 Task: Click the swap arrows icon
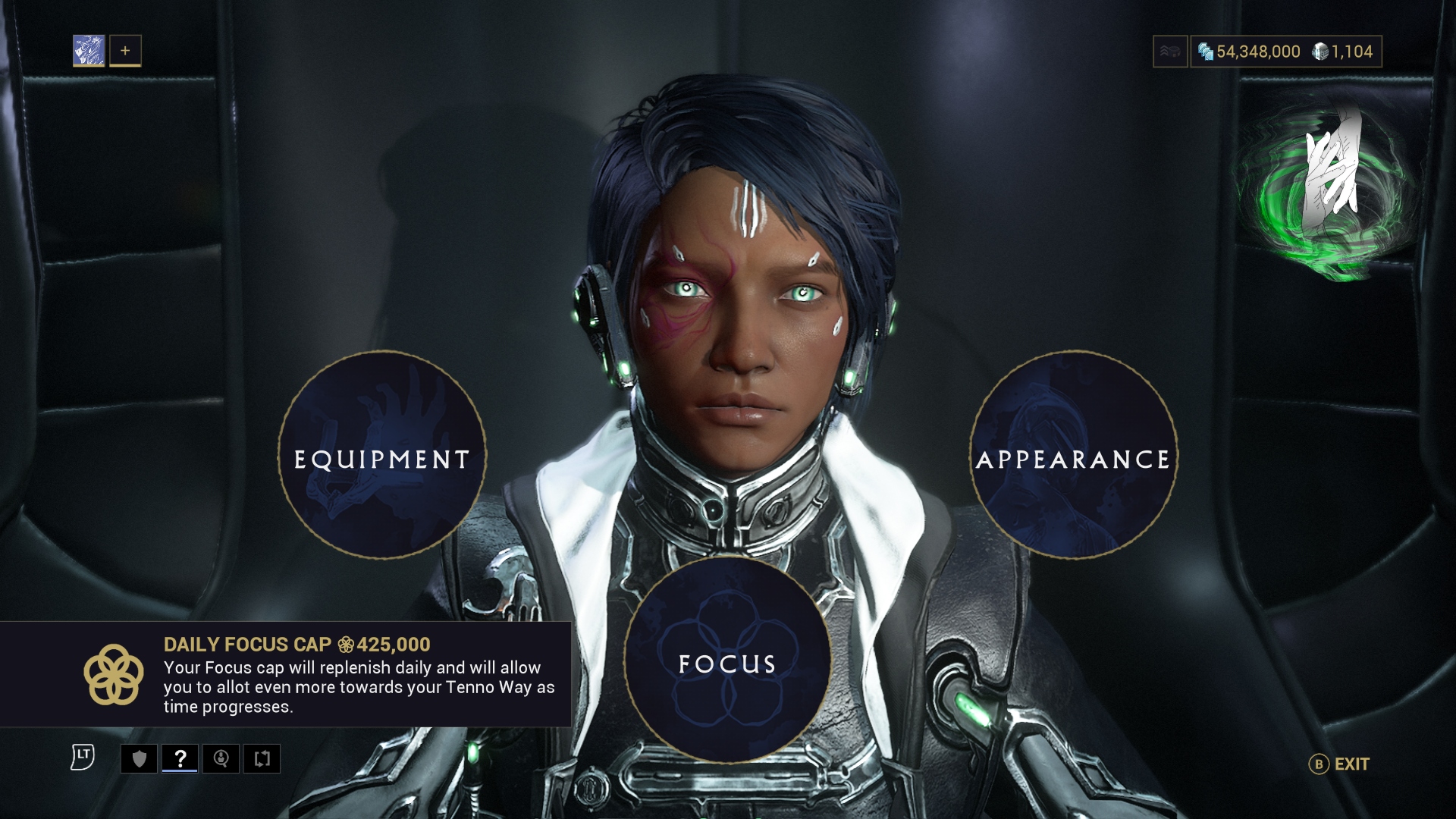tap(262, 758)
